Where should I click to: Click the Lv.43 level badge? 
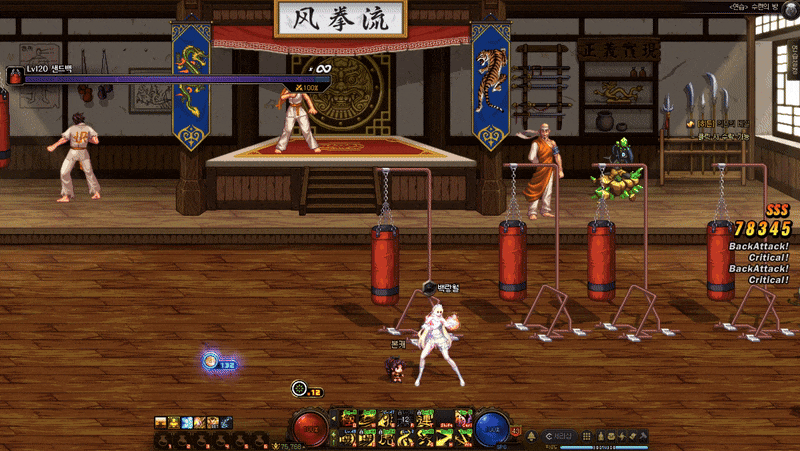click(x=516, y=431)
